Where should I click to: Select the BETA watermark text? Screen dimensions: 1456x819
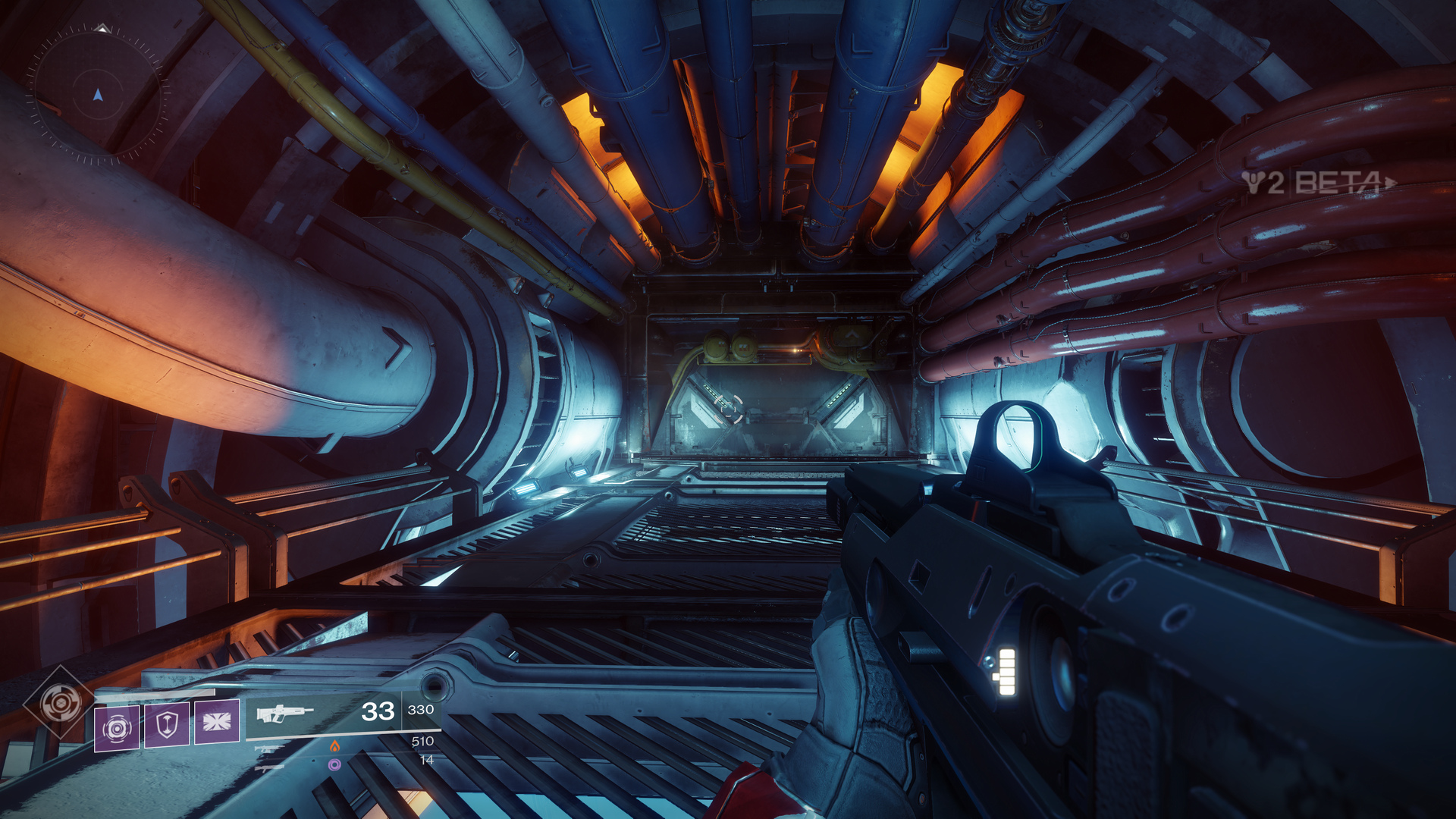pyautogui.click(x=1338, y=183)
